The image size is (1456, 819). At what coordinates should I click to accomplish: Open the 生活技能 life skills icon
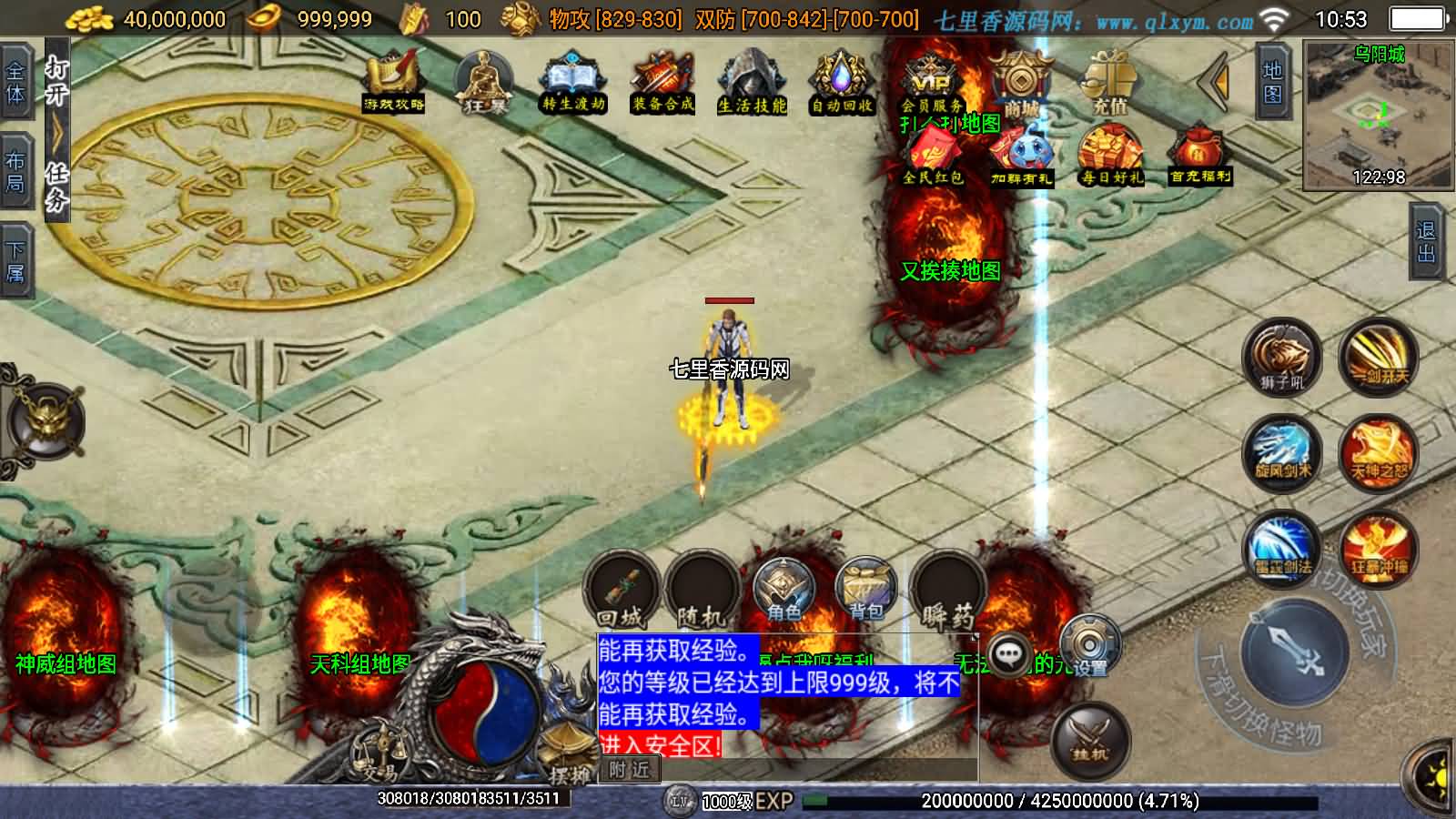click(x=752, y=82)
